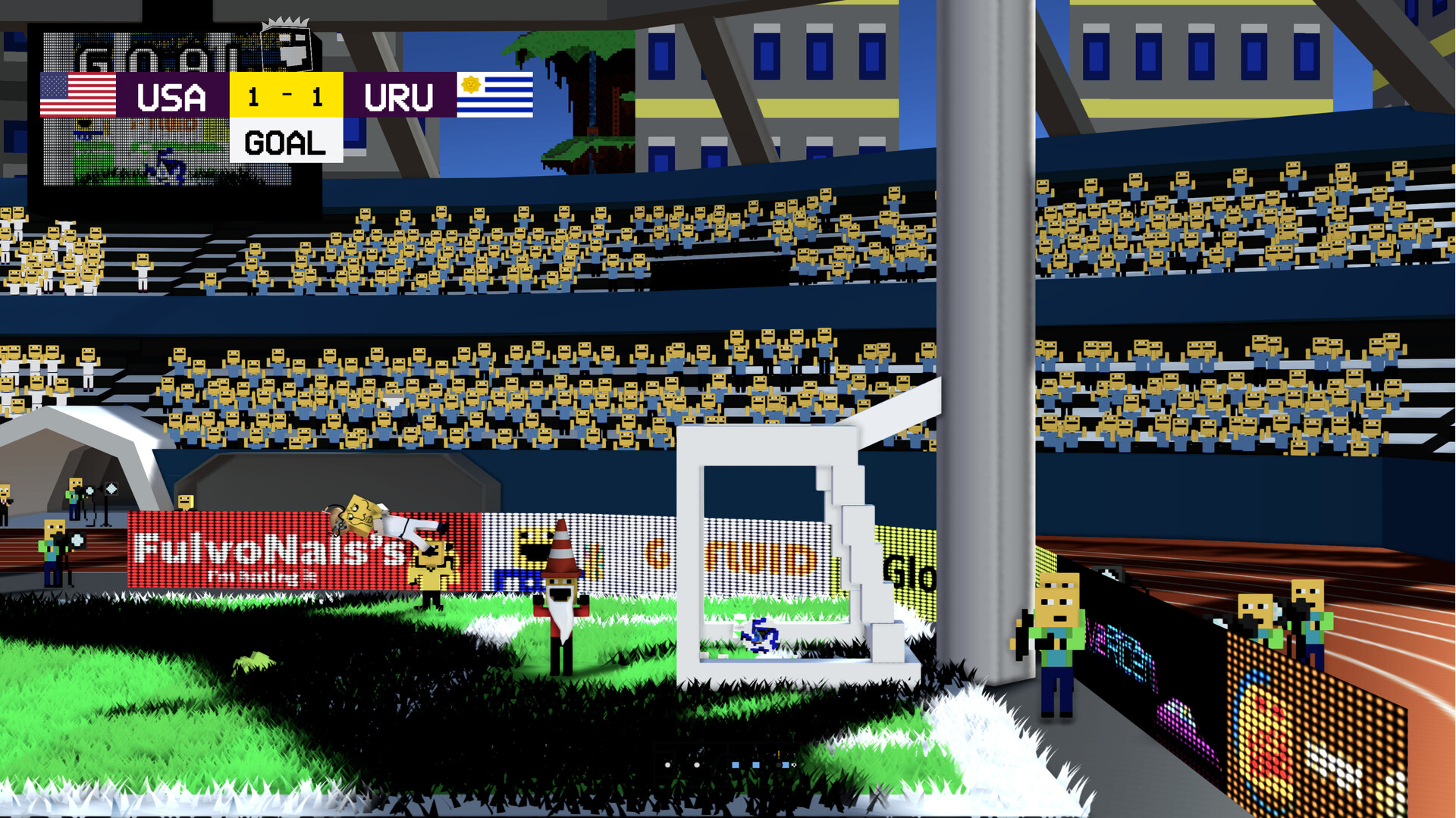Screen dimensions: 1456x818
Task: Click the yellow exclamation marker above the blue indicator
Action: [779, 754]
